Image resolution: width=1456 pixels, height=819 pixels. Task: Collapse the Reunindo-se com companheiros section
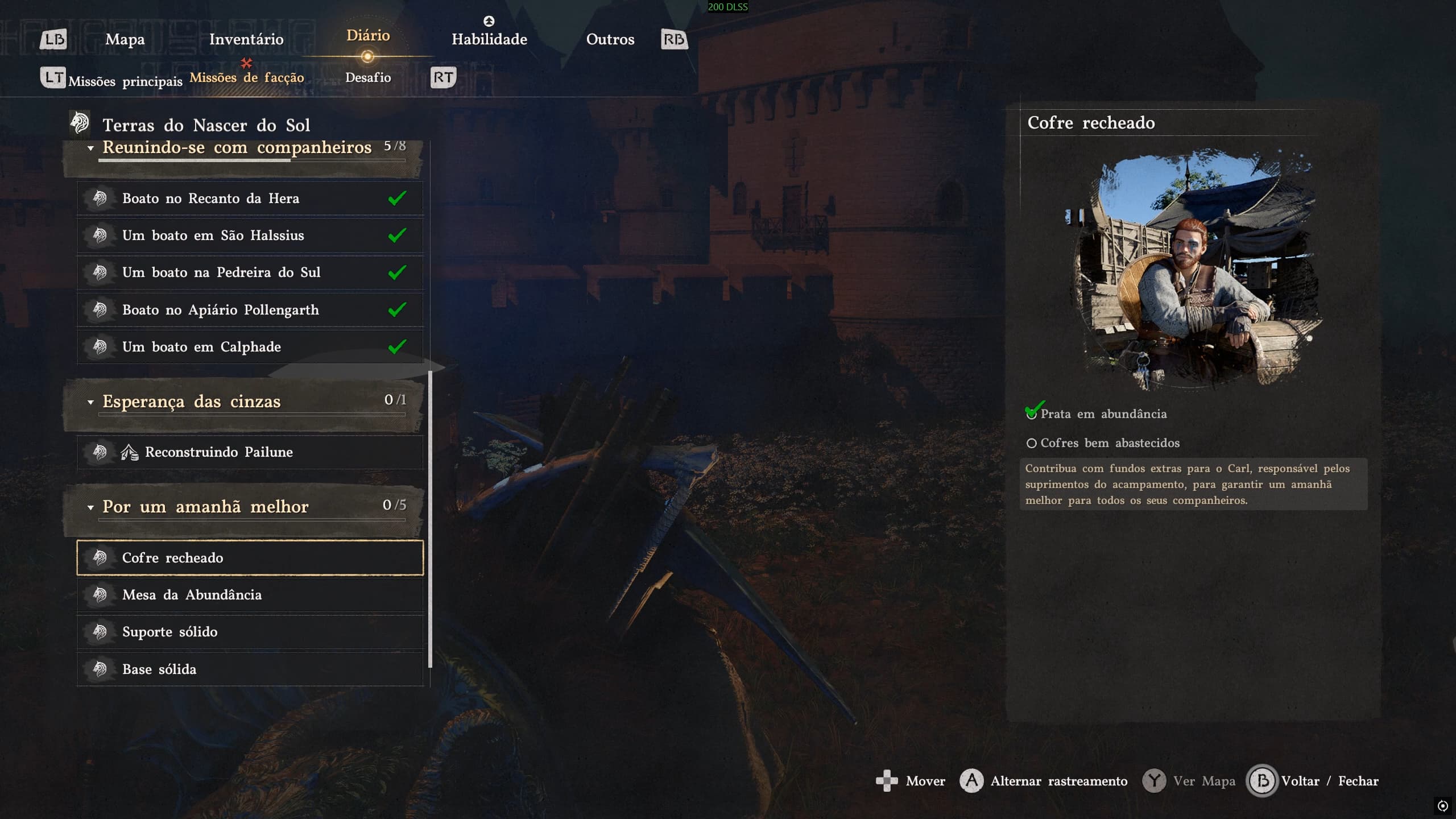click(x=90, y=148)
